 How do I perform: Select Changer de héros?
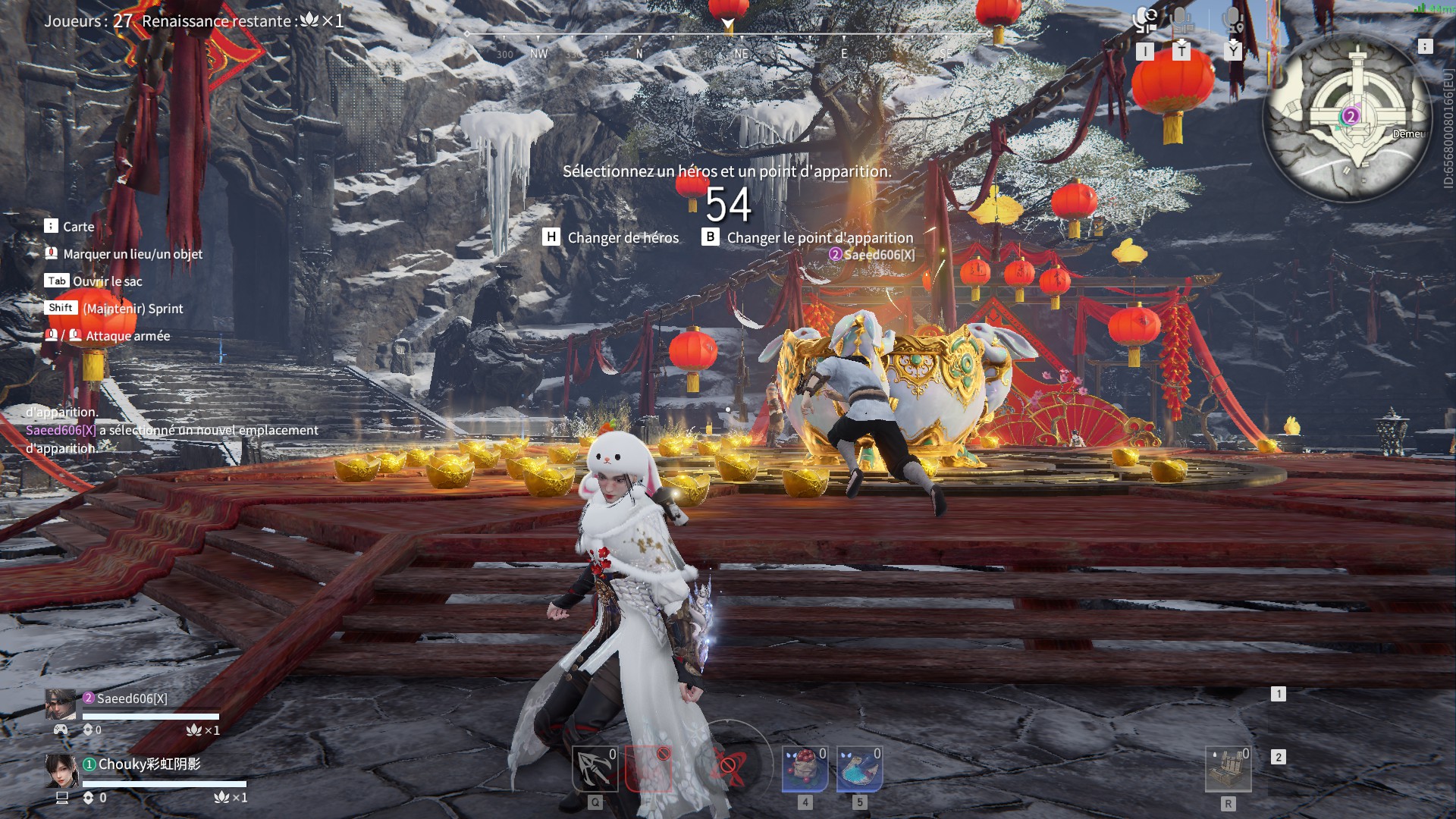[x=623, y=237]
